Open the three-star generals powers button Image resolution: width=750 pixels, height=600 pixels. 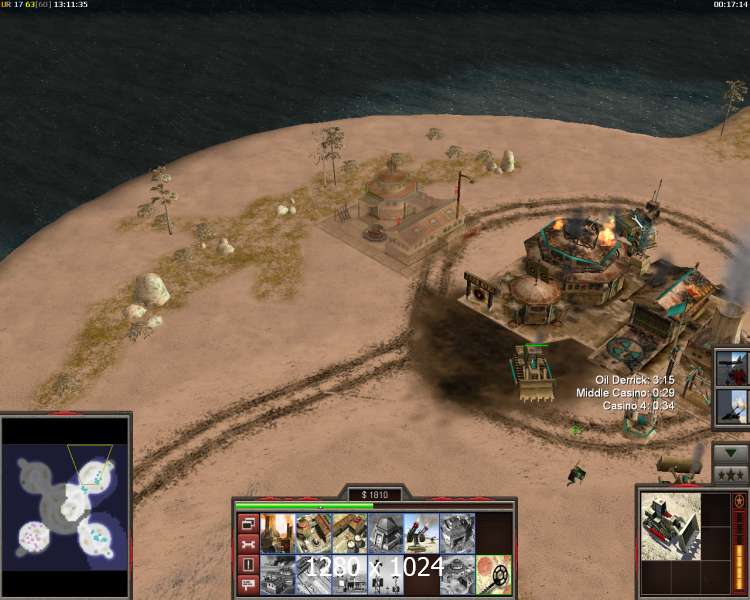[730, 473]
